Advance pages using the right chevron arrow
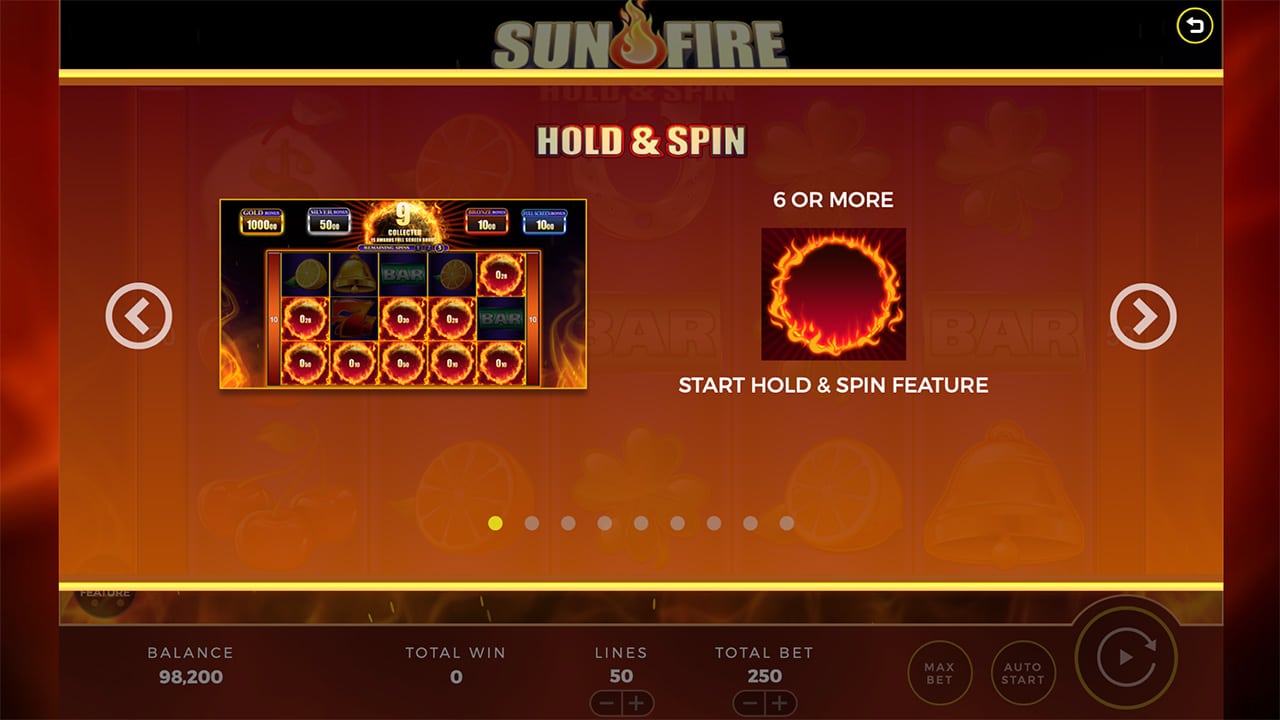This screenshot has width=1280, height=720. click(x=1141, y=314)
